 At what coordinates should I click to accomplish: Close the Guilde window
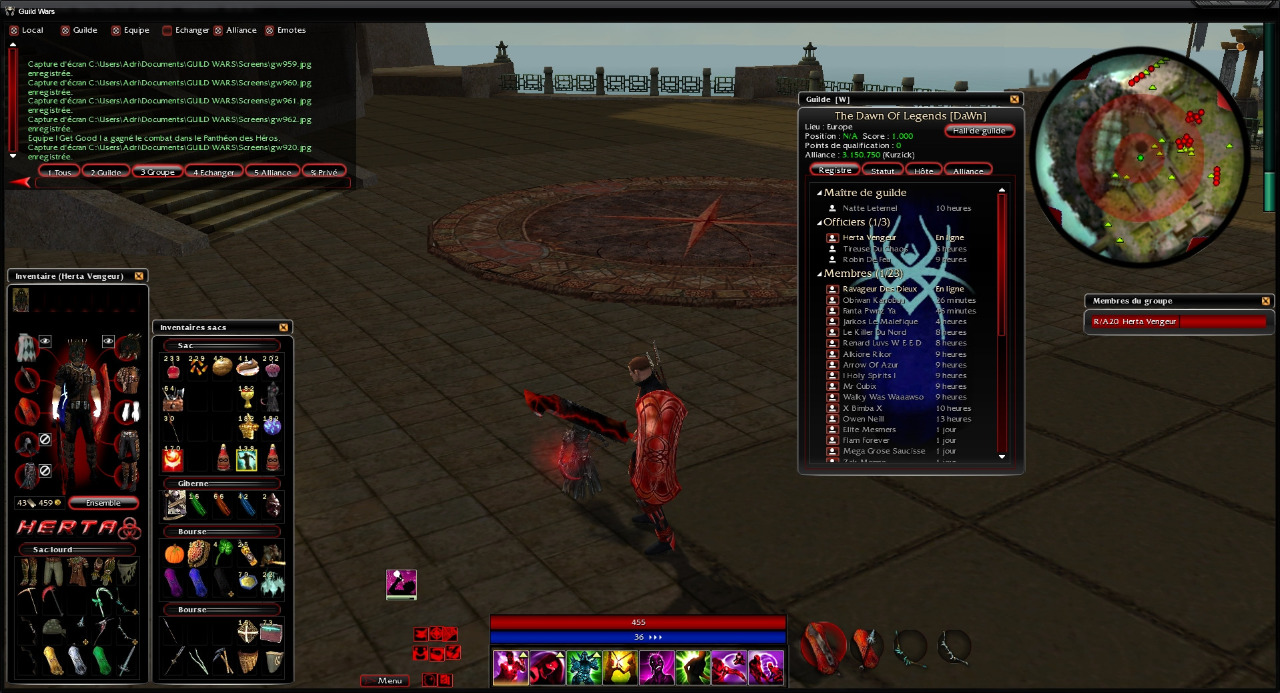[1014, 99]
